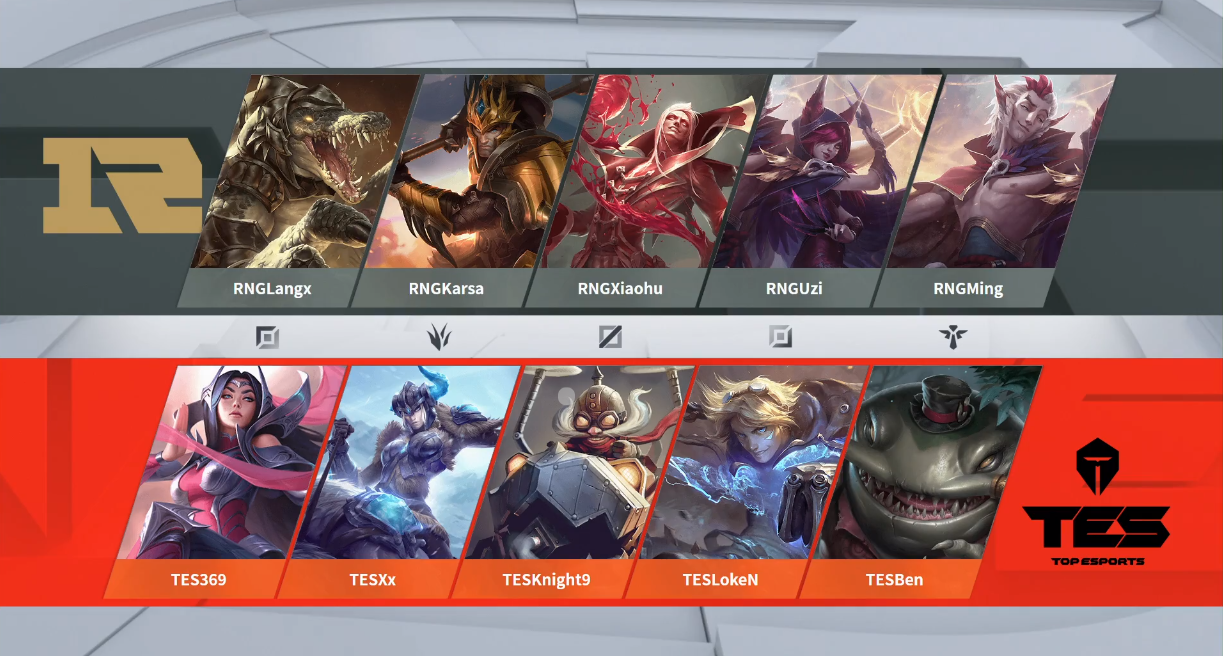Click the gold RNG team logo
Viewport: 1223px width, 656px height.
click(122, 186)
